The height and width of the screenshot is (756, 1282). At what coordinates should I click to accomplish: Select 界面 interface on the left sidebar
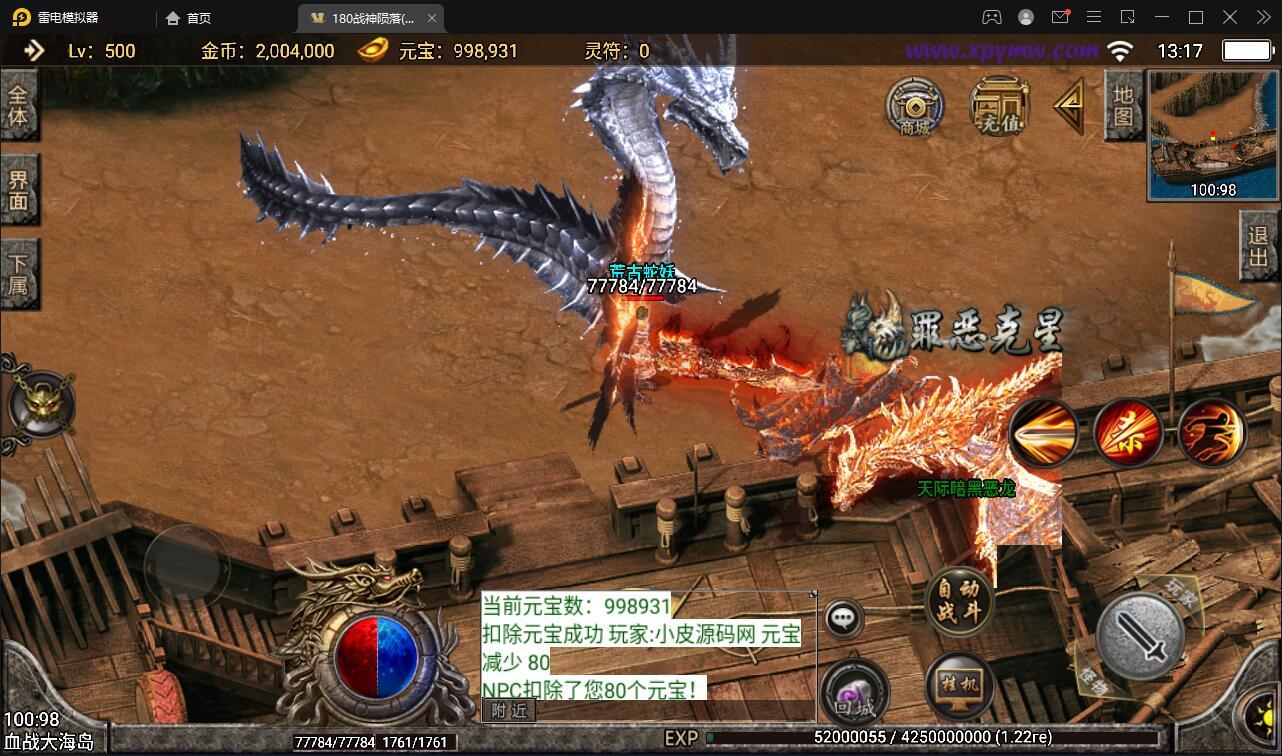tap(20, 190)
